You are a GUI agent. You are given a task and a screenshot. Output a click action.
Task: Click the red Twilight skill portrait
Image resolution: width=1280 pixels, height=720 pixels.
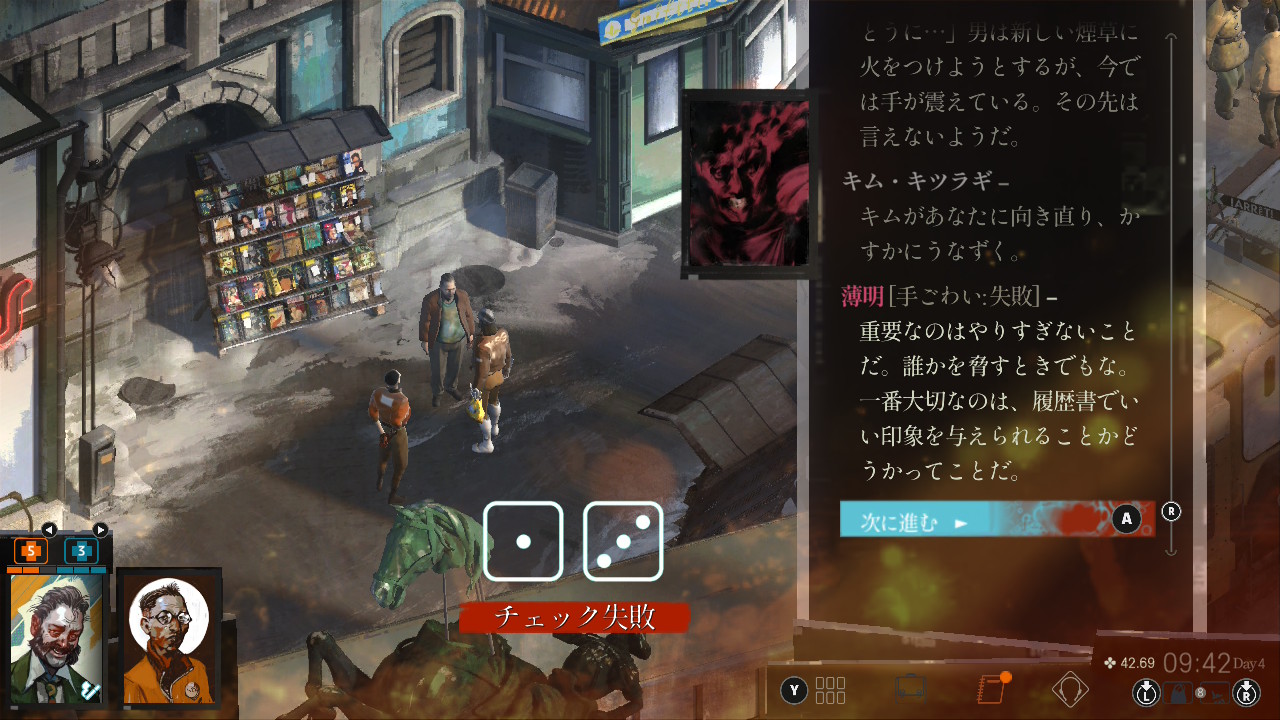click(x=745, y=185)
